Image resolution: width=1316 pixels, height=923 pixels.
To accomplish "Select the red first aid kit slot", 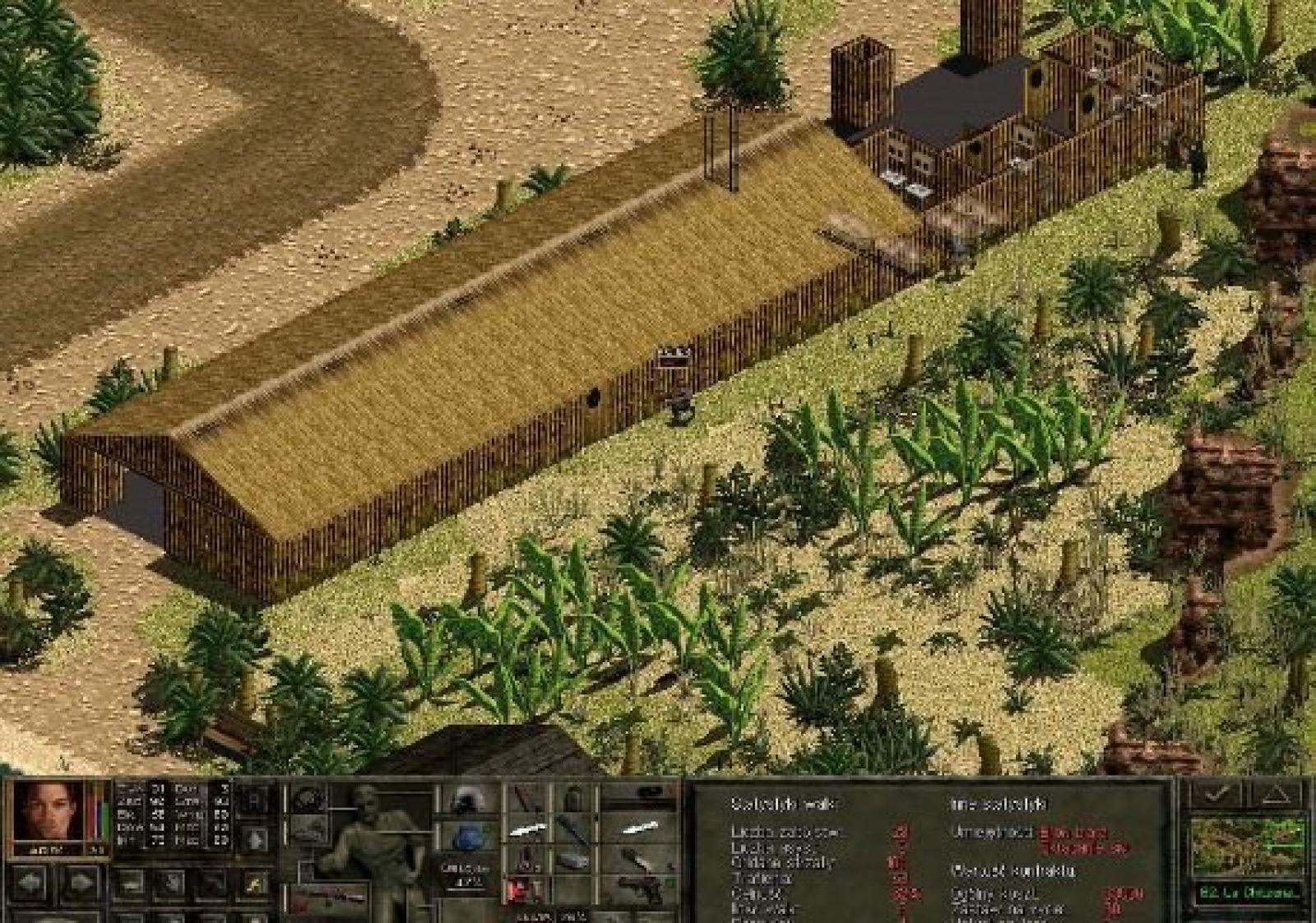I will (521, 889).
